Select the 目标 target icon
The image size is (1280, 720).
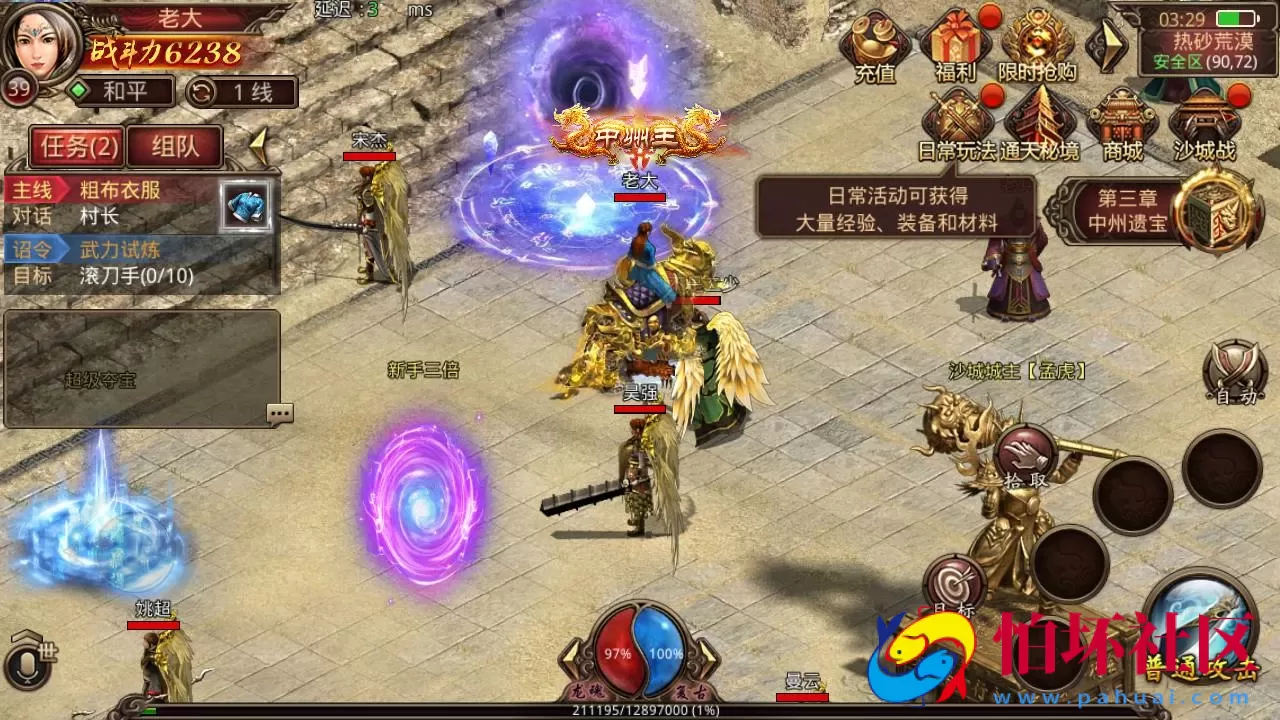tap(955, 580)
